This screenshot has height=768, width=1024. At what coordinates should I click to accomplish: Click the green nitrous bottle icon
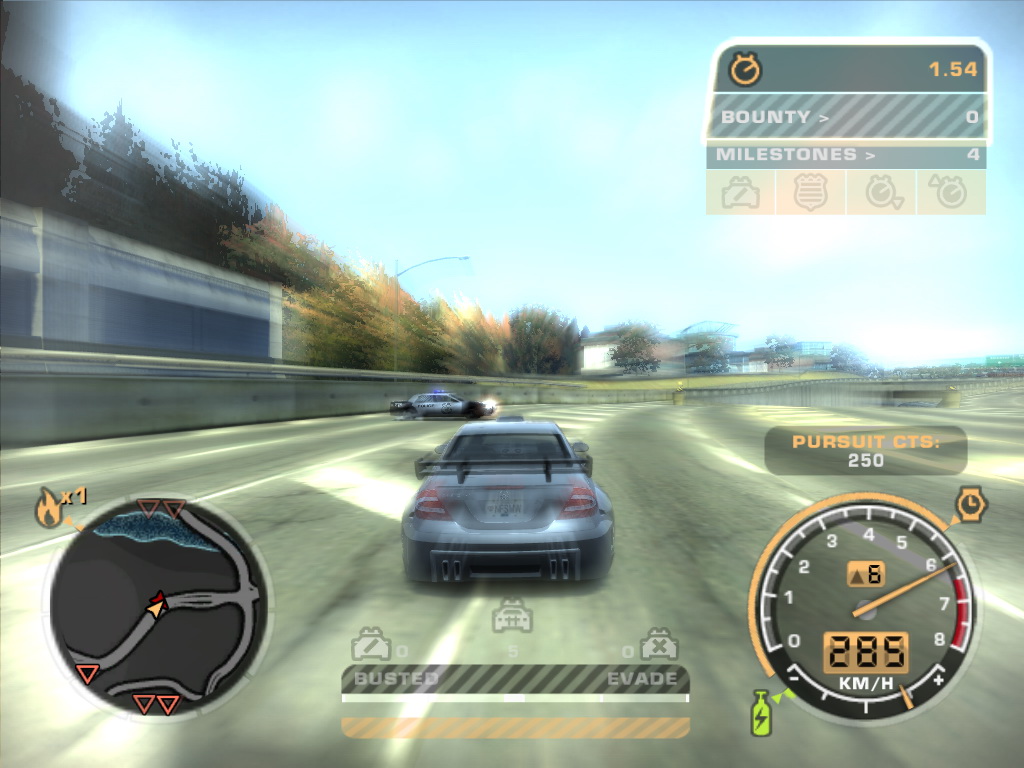coord(761,713)
